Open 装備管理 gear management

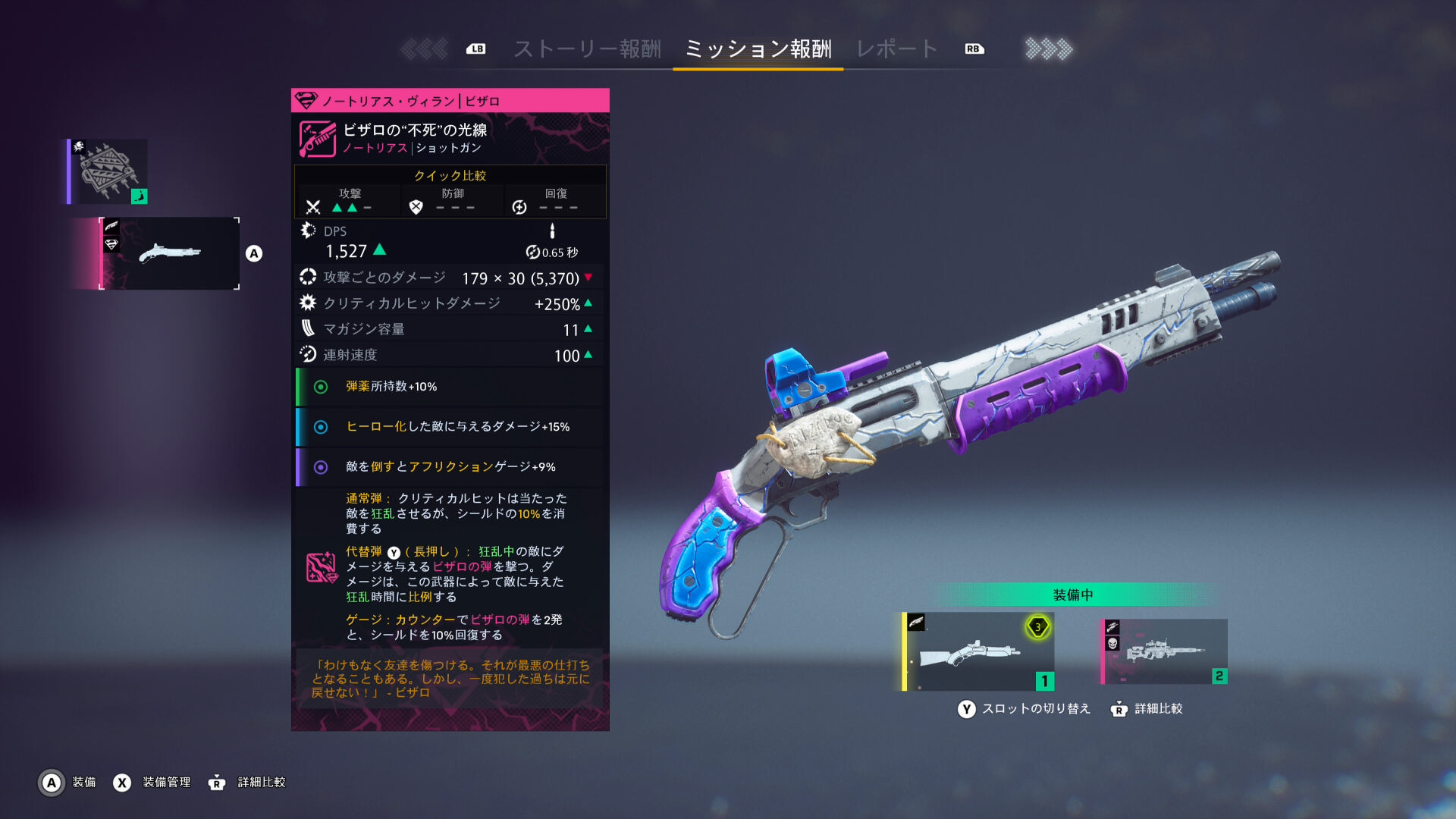(x=152, y=782)
